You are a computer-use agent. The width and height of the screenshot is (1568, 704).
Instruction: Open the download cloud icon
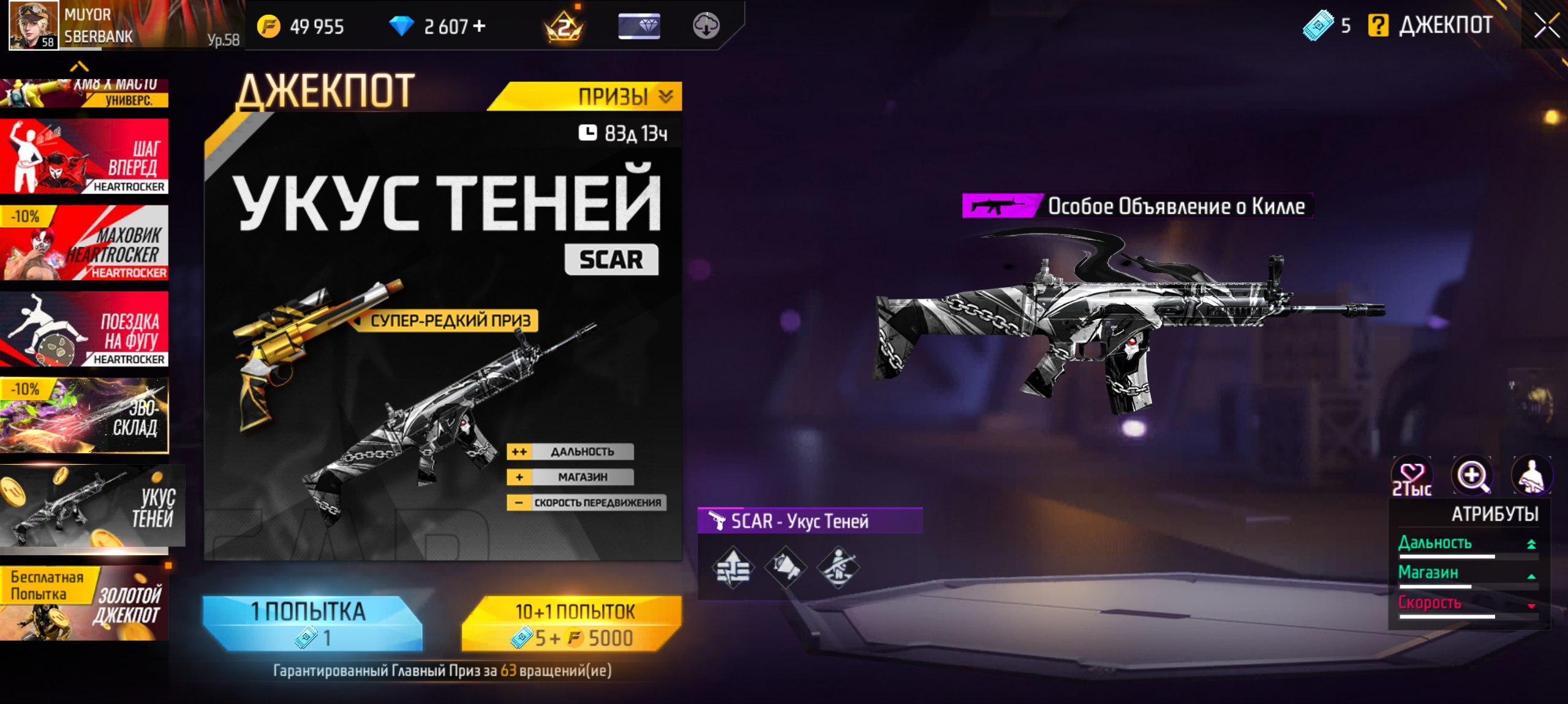(x=706, y=26)
